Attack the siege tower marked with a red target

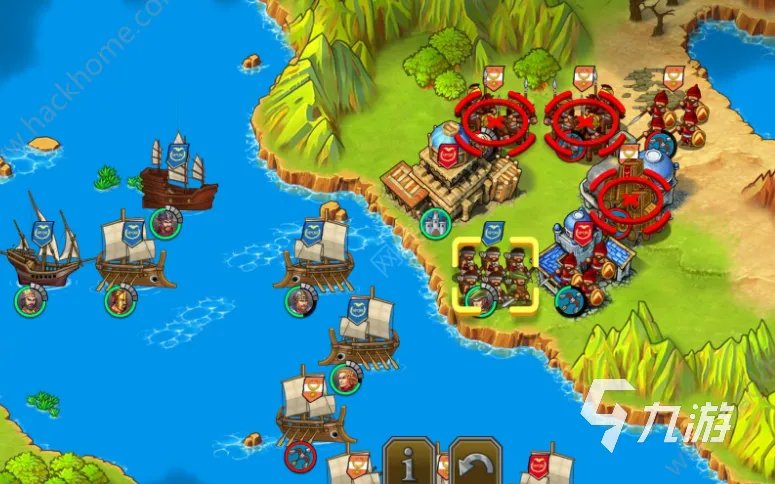(x=627, y=197)
